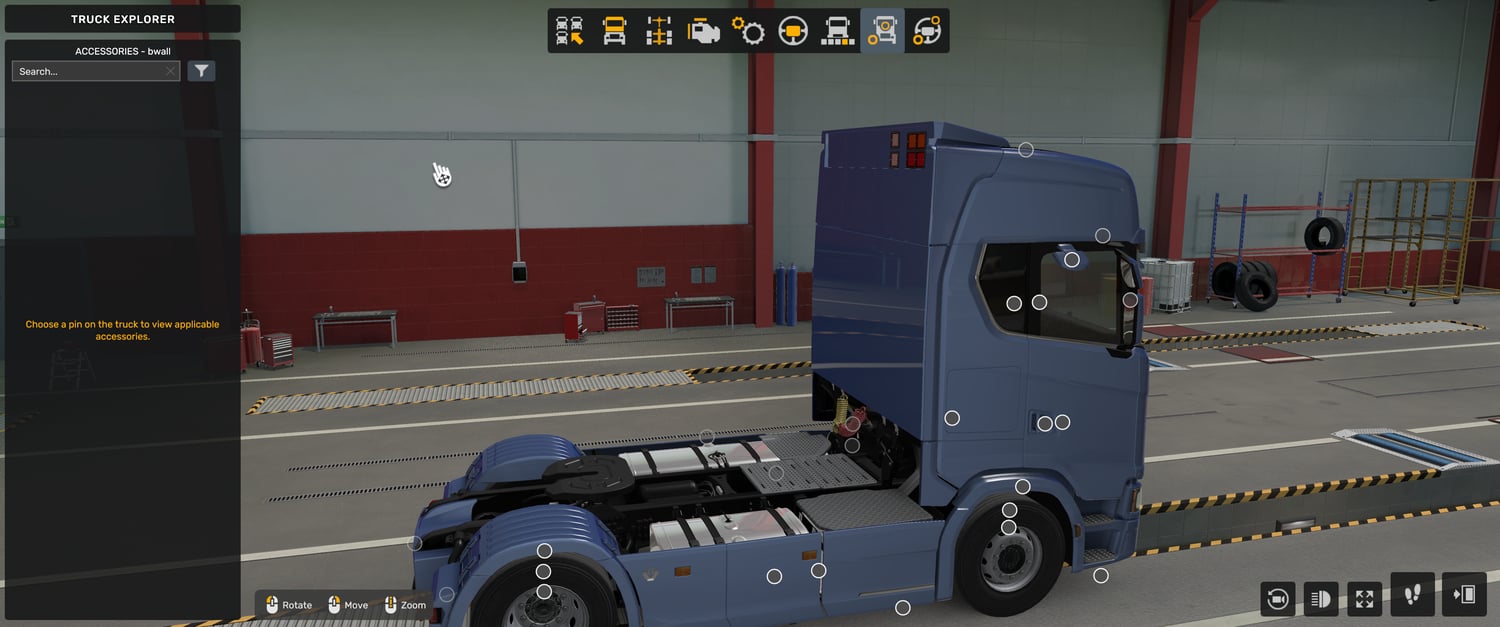The image size is (1500, 627).
Task: Switch to the interior accessories pin tab
Action: tap(927, 31)
